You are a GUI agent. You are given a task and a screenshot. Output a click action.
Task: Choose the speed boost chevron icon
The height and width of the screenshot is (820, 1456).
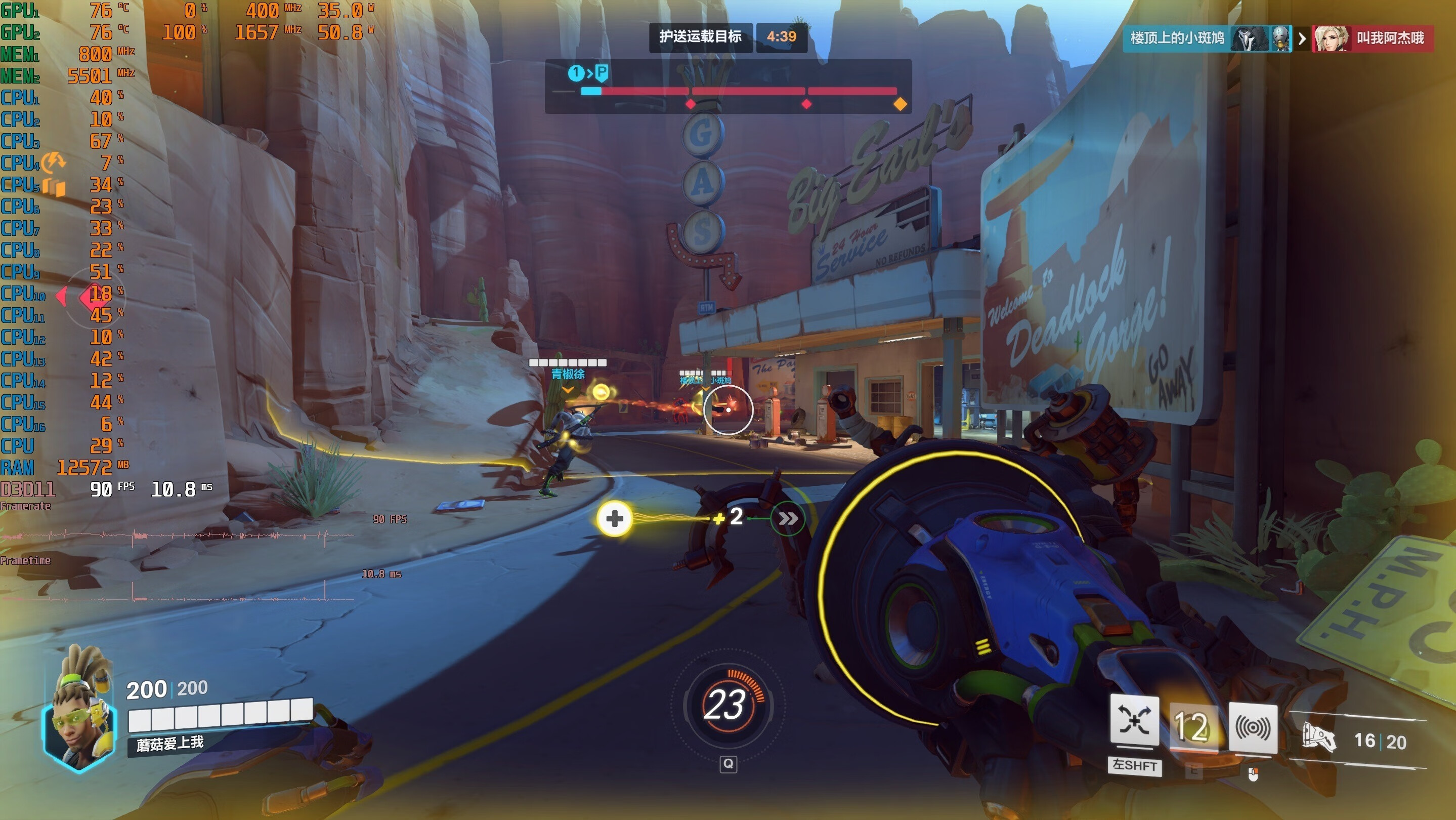(788, 518)
